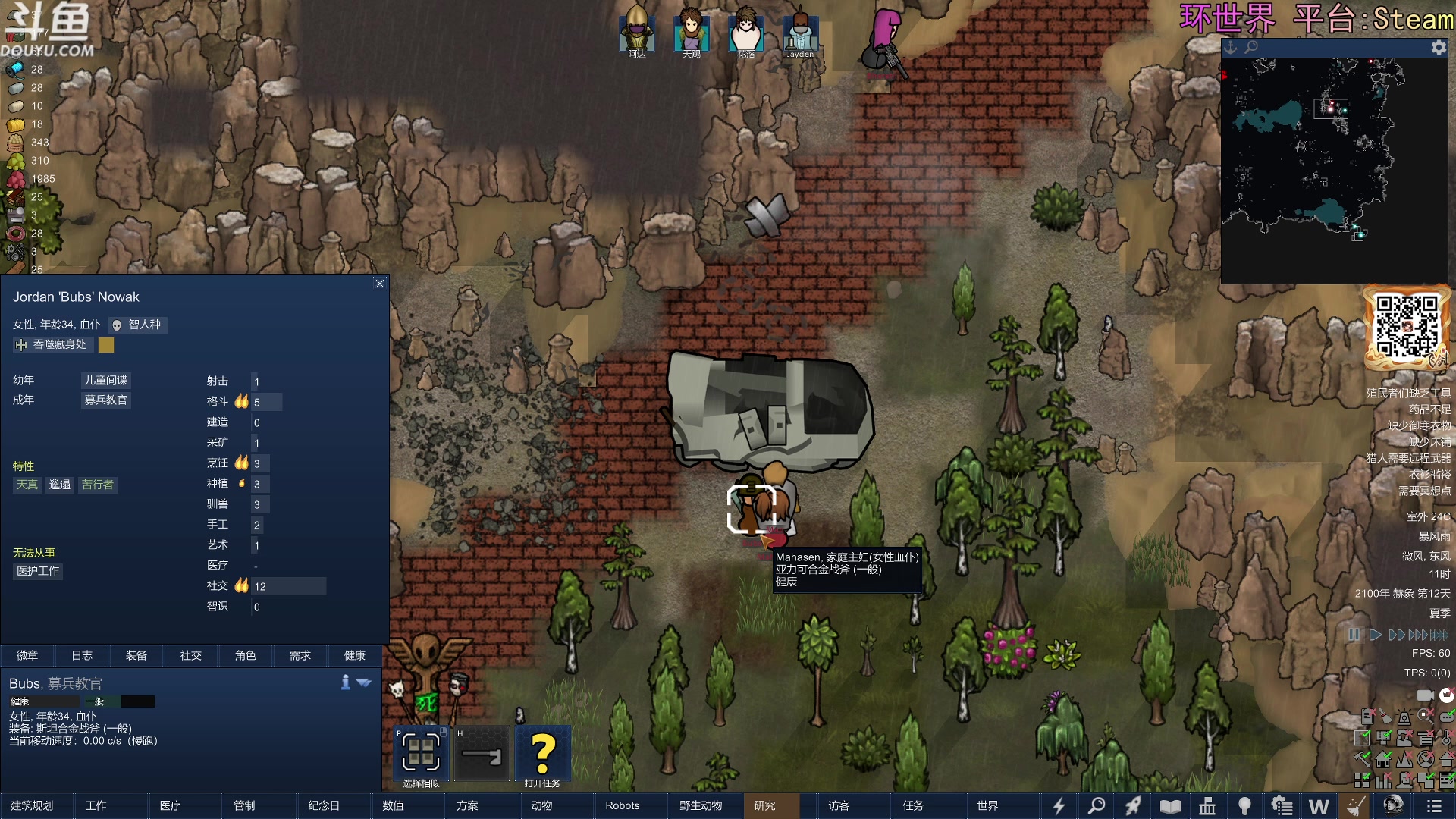Open minimap settings gear

click(x=1439, y=48)
